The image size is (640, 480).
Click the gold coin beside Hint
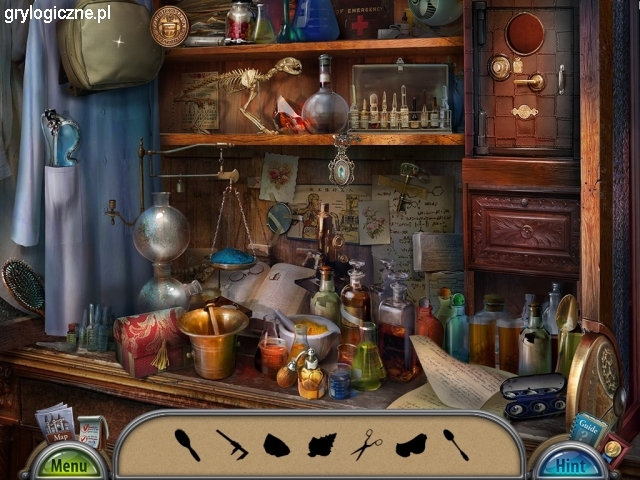click(x=612, y=449)
